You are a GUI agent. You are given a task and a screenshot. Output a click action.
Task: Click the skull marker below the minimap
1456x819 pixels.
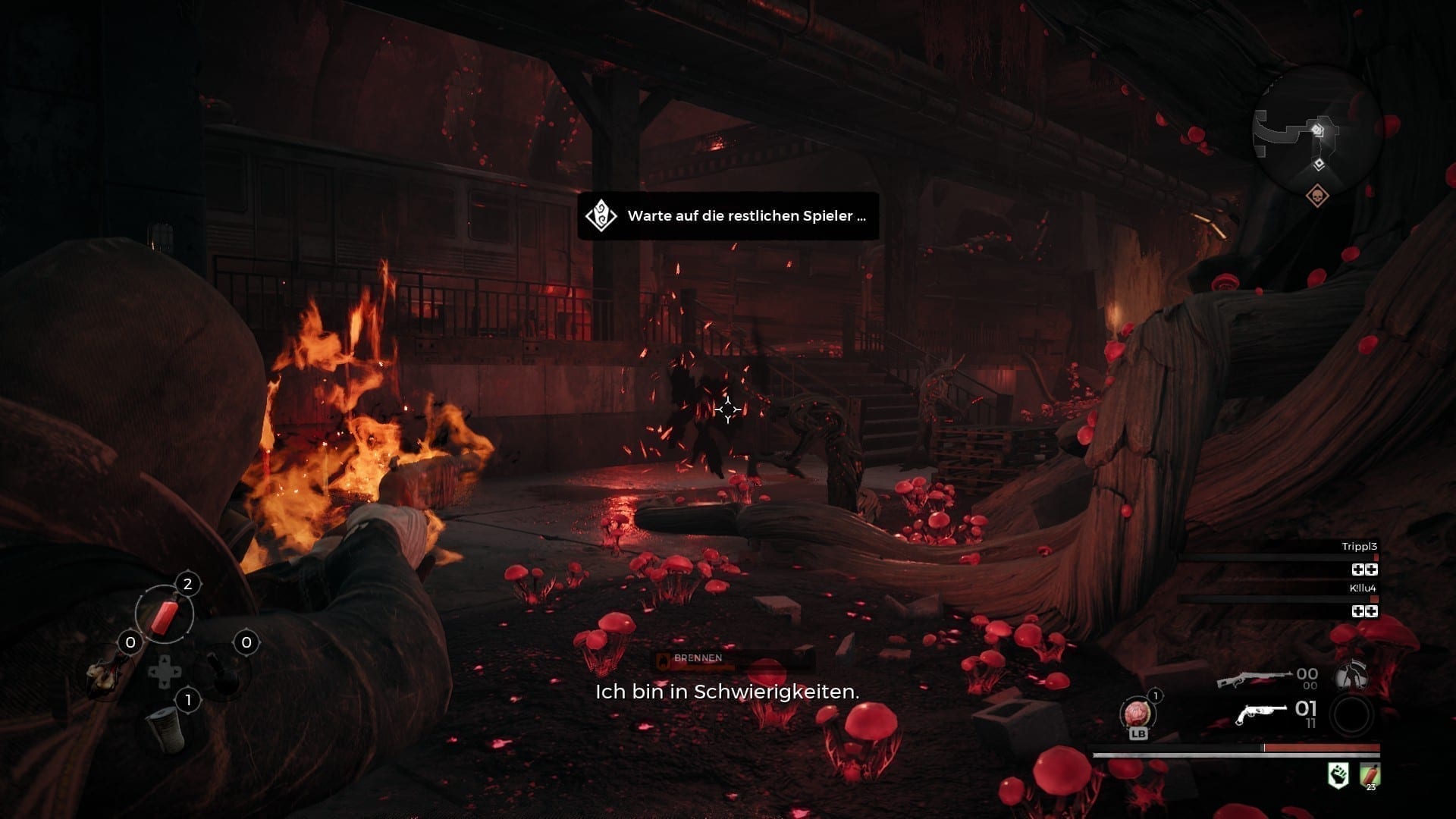pyautogui.click(x=1318, y=196)
